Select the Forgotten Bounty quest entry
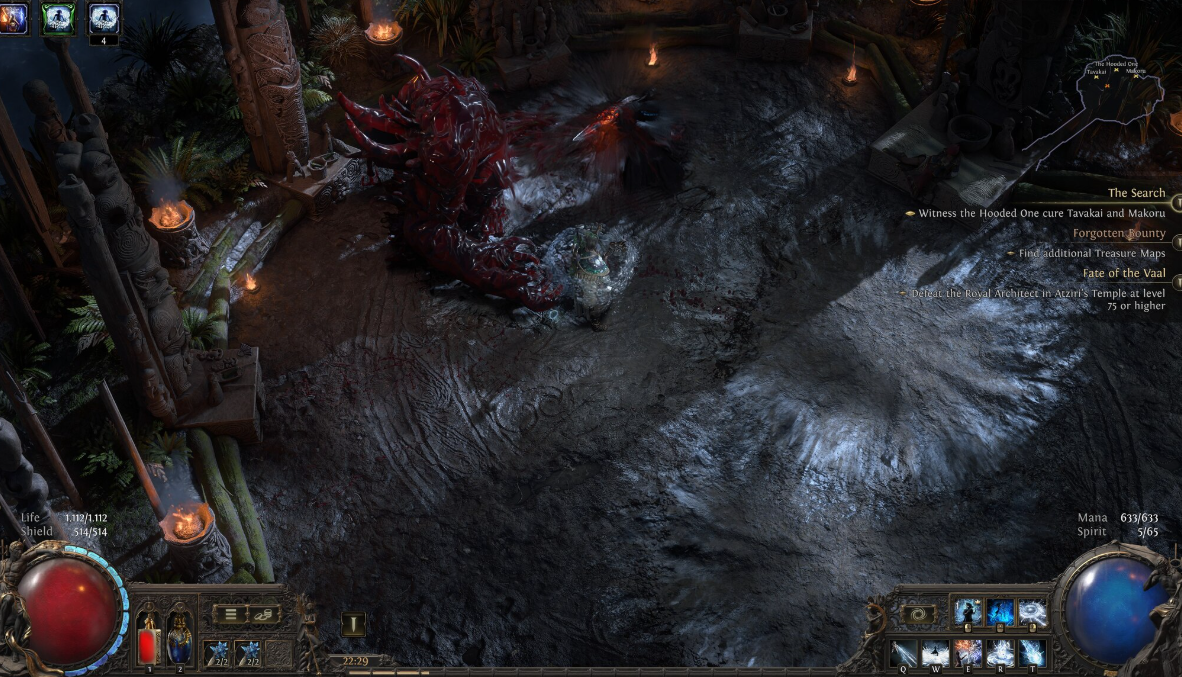This screenshot has height=677, width=1182. tap(1119, 233)
